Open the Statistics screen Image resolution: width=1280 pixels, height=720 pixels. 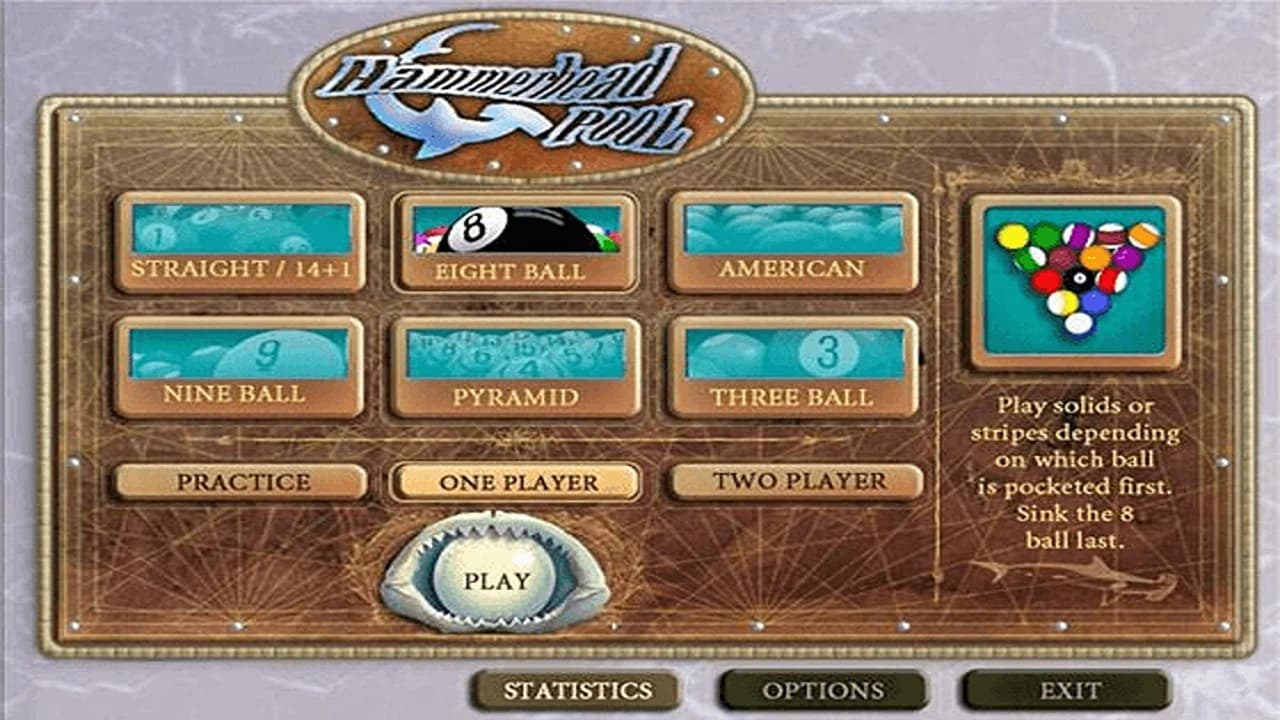coord(577,690)
